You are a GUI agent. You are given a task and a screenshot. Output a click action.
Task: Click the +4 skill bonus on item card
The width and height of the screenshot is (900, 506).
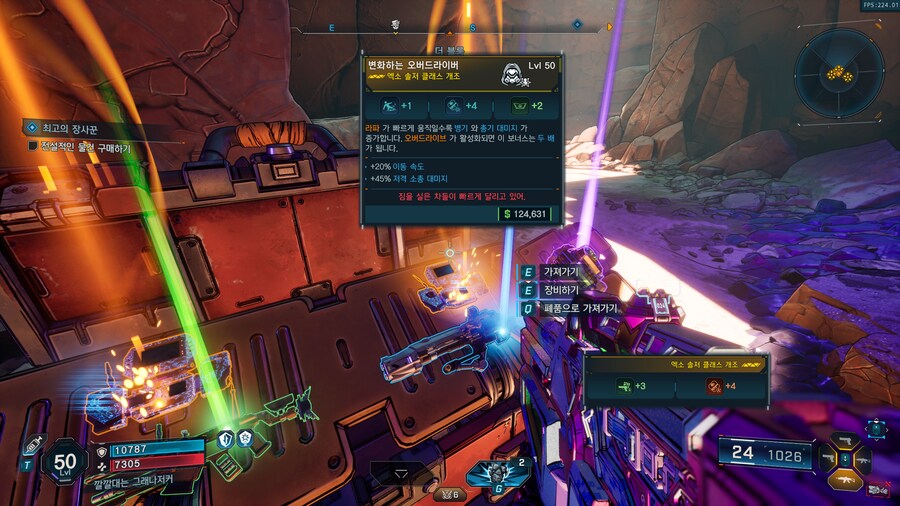pos(462,106)
